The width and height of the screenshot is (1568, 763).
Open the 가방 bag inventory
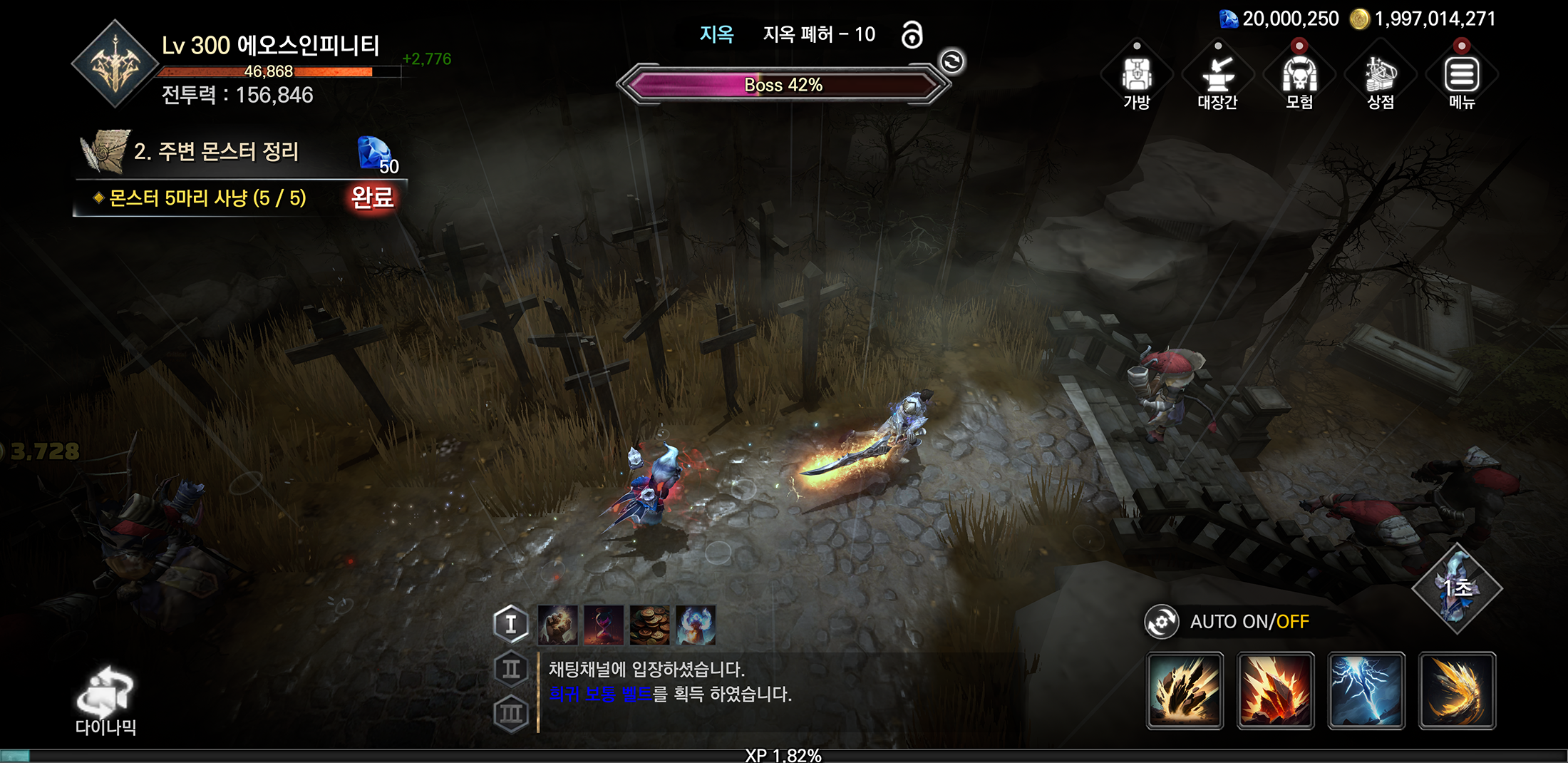(1137, 78)
